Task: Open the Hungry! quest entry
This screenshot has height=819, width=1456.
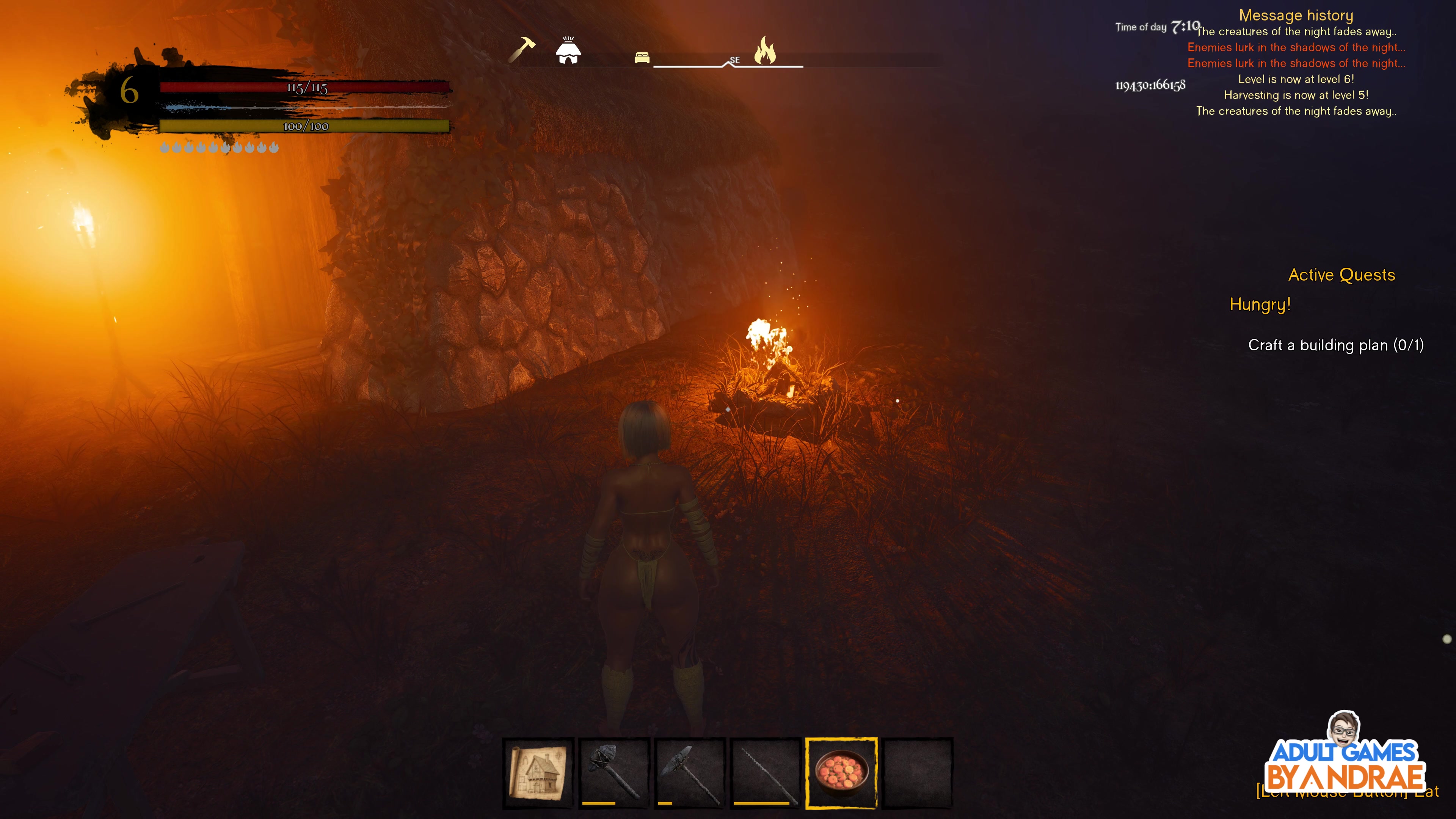Action: click(1260, 304)
